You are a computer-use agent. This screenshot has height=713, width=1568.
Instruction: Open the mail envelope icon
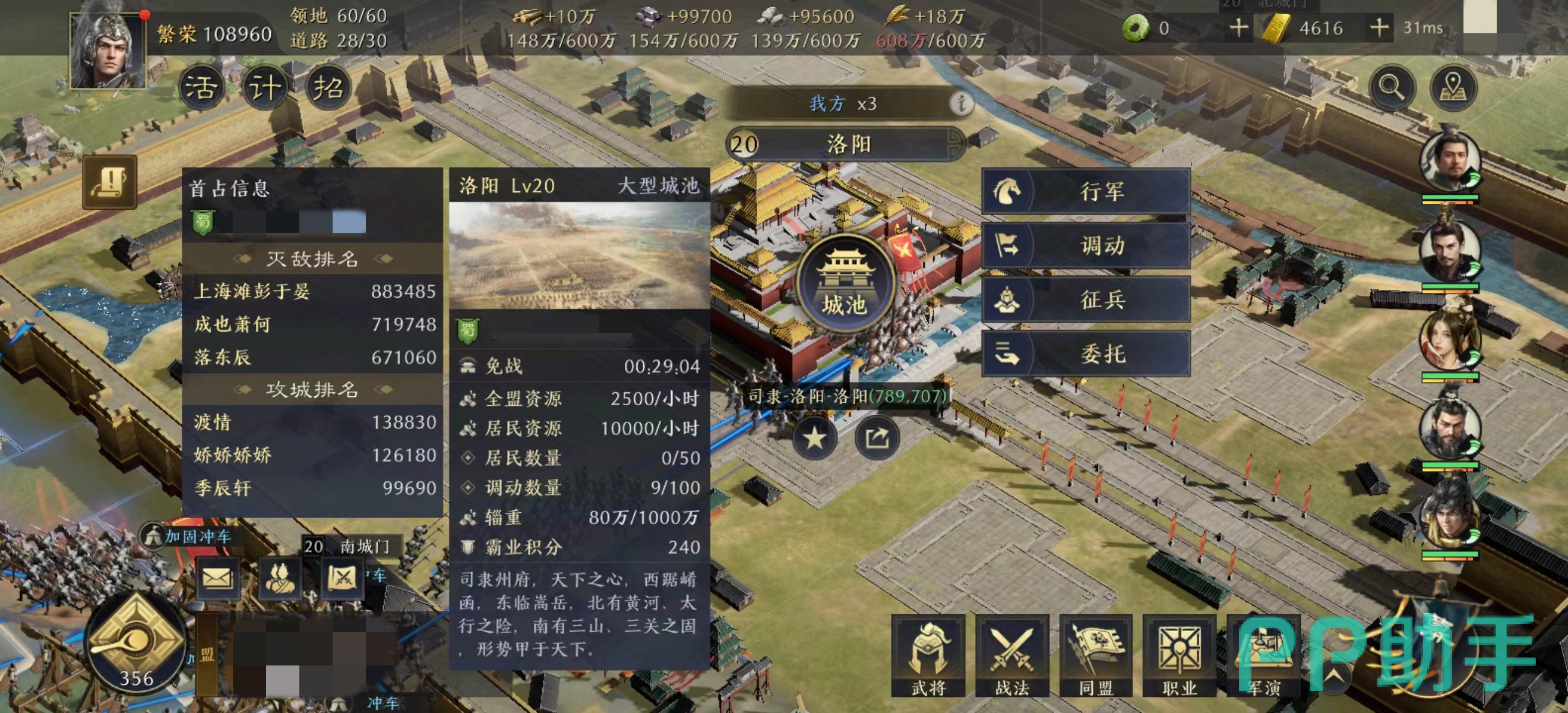tap(217, 578)
